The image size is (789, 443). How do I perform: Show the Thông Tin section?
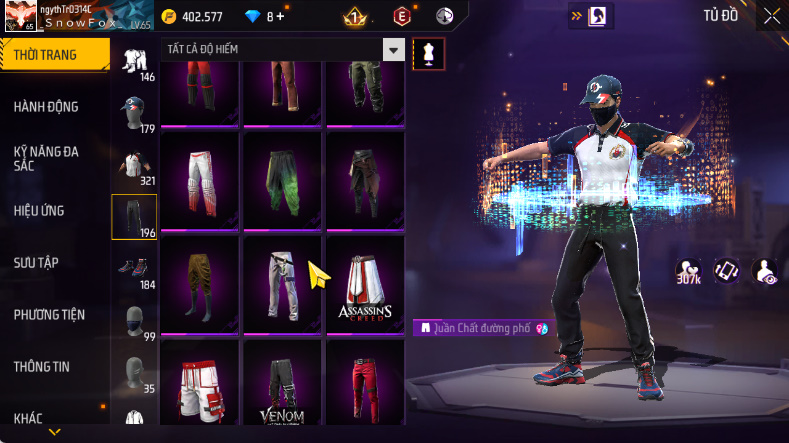pos(42,366)
